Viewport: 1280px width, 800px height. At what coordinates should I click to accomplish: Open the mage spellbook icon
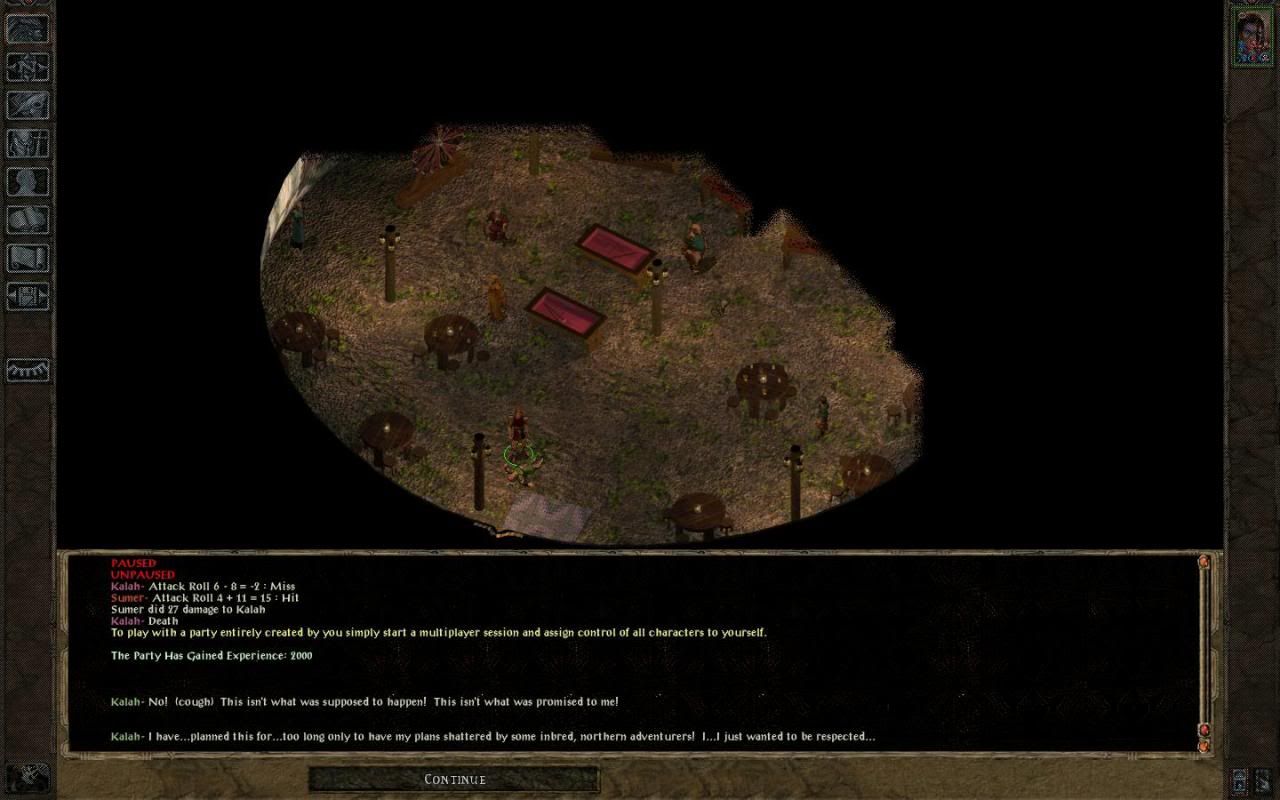click(27, 219)
